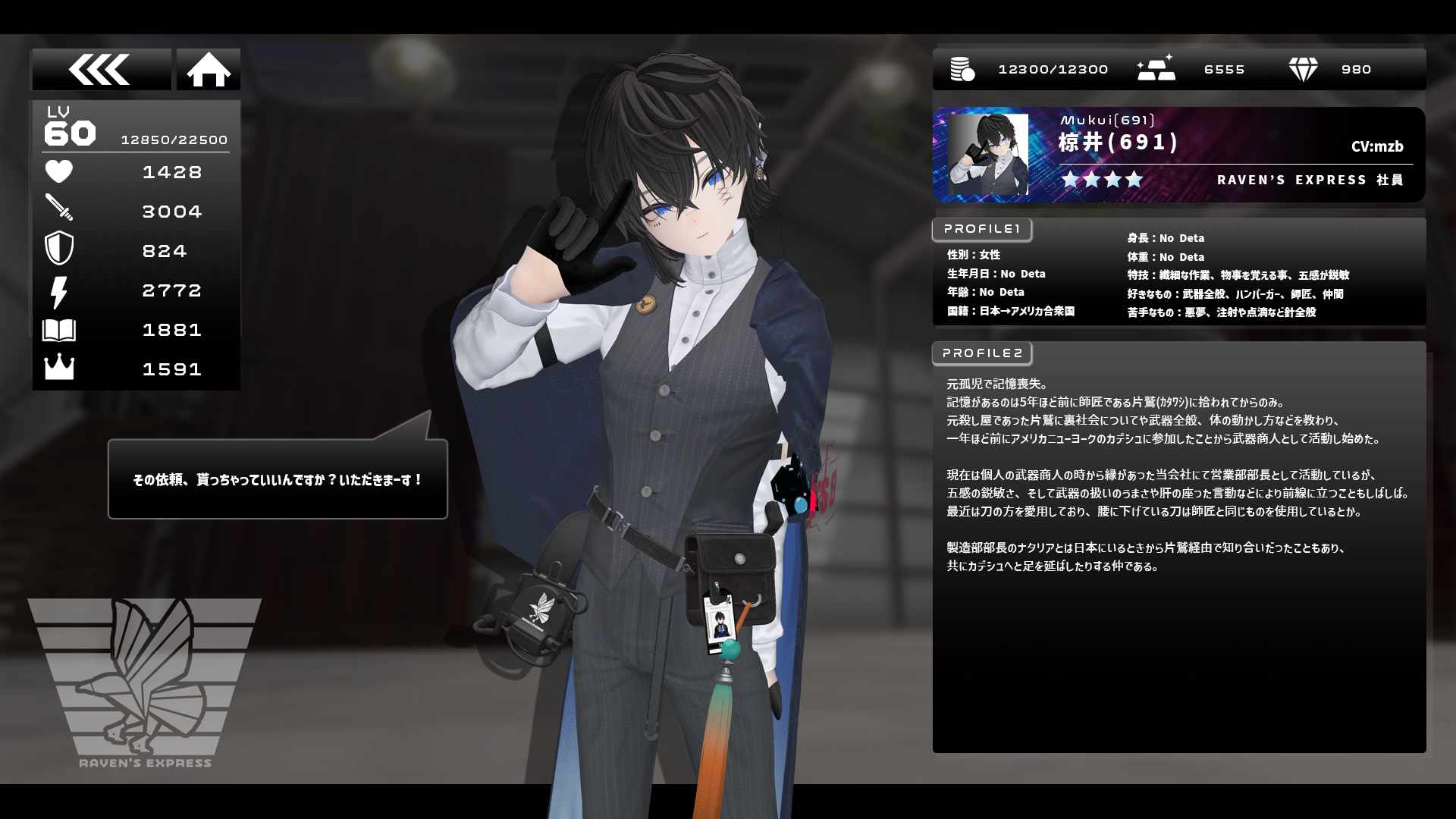Switch to the PROFILE2 tab
Image resolution: width=1456 pixels, height=819 pixels.
coord(982,353)
